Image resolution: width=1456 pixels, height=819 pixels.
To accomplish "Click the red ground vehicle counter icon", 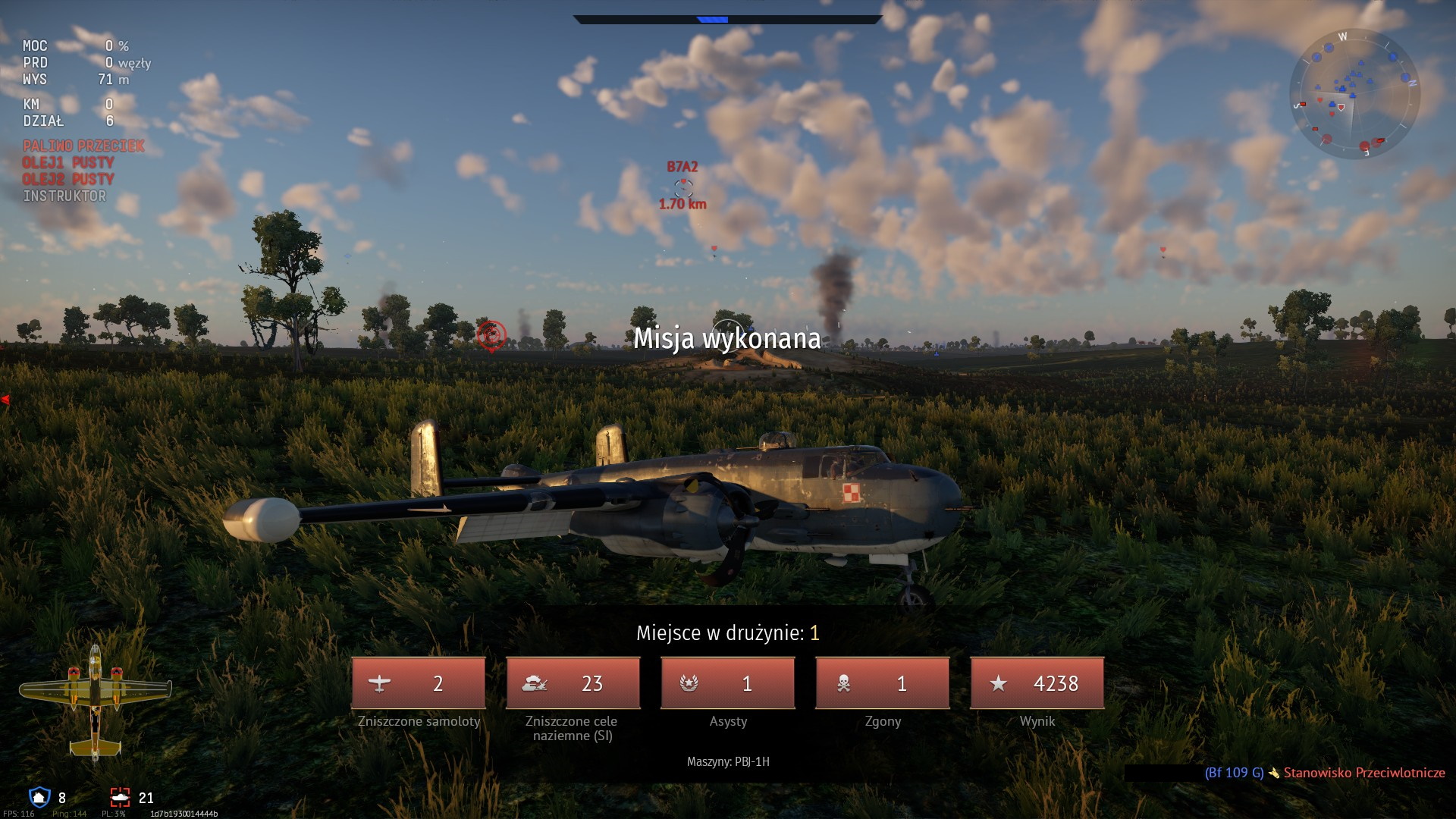I will click(x=121, y=797).
